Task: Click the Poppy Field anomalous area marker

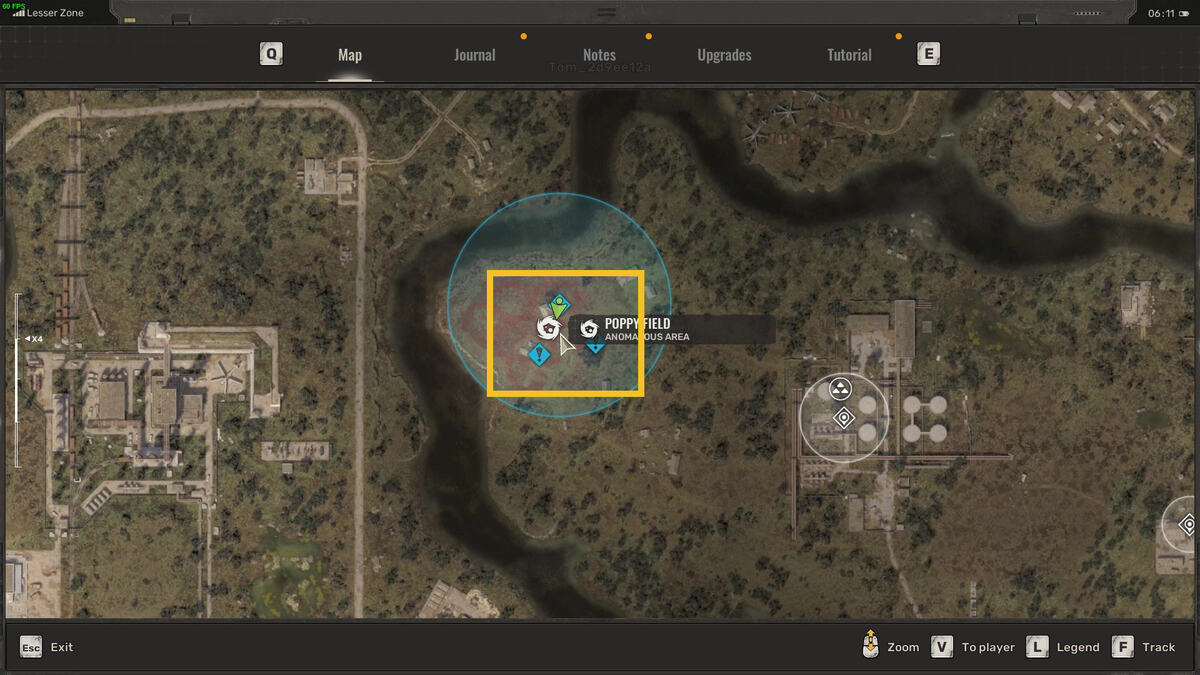Action: click(x=547, y=327)
